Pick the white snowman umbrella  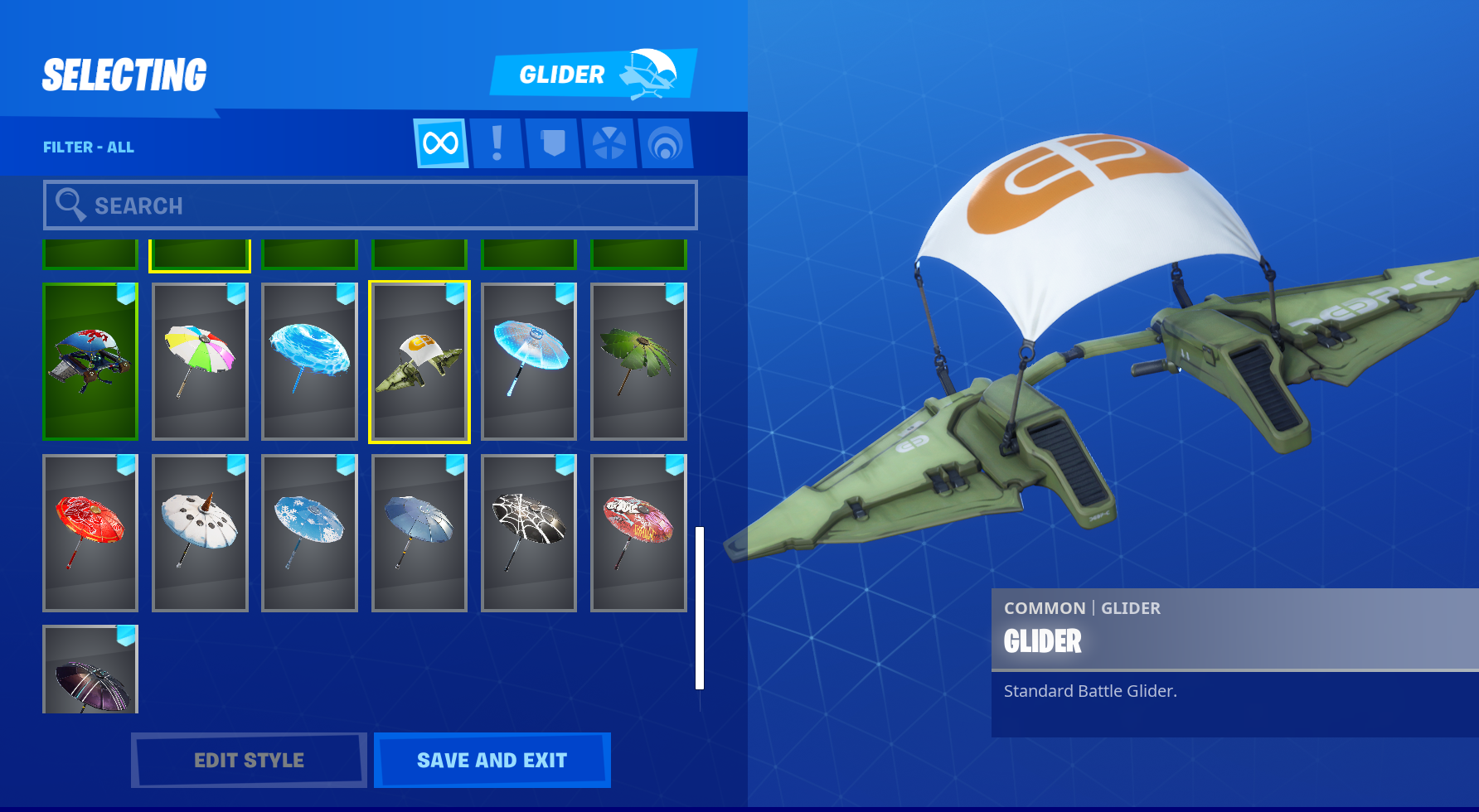pyautogui.click(x=200, y=533)
